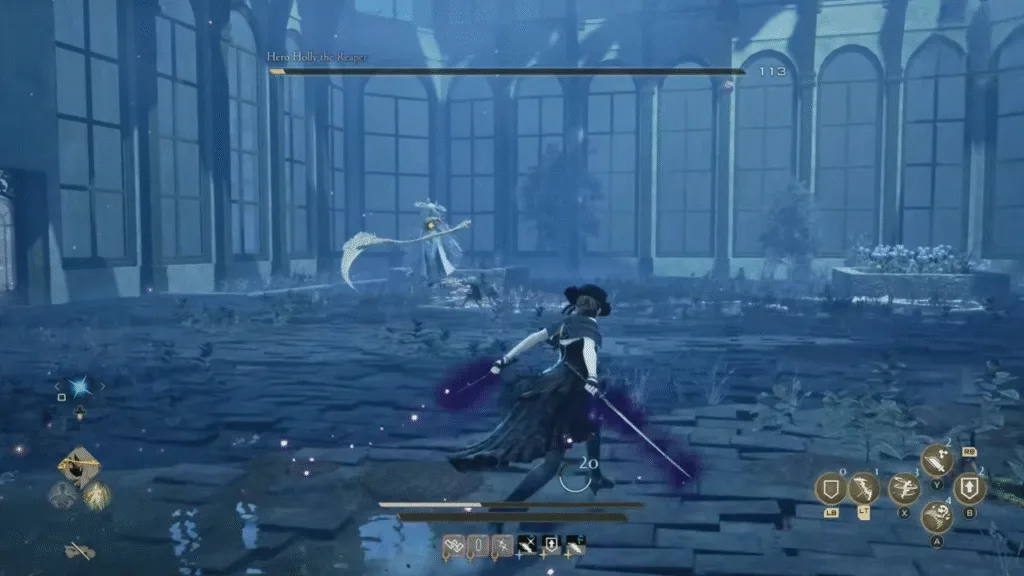Select the blue star spell icon

click(x=80, y=387)
